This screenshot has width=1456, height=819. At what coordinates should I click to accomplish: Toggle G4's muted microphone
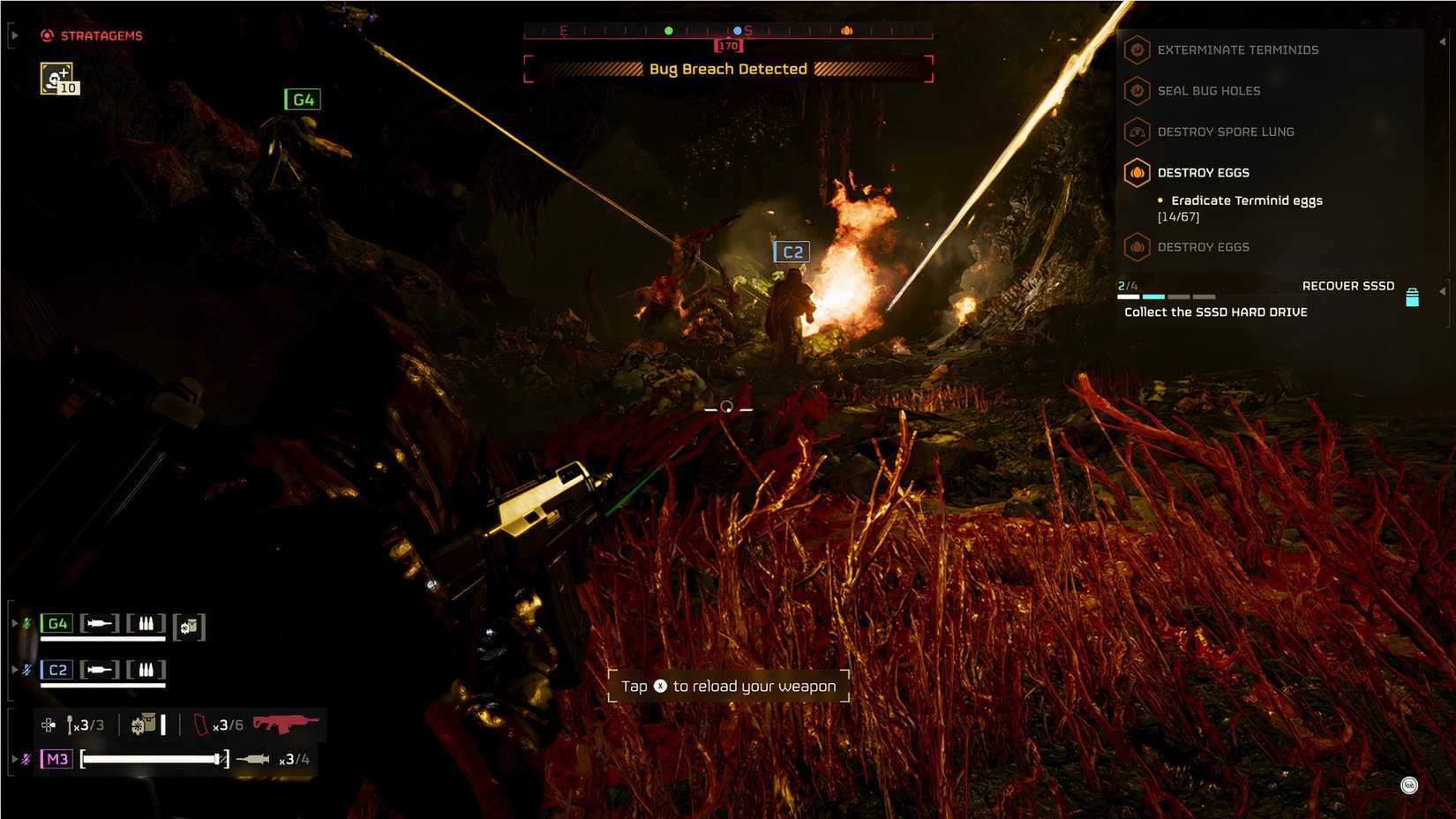coord(28,623)
